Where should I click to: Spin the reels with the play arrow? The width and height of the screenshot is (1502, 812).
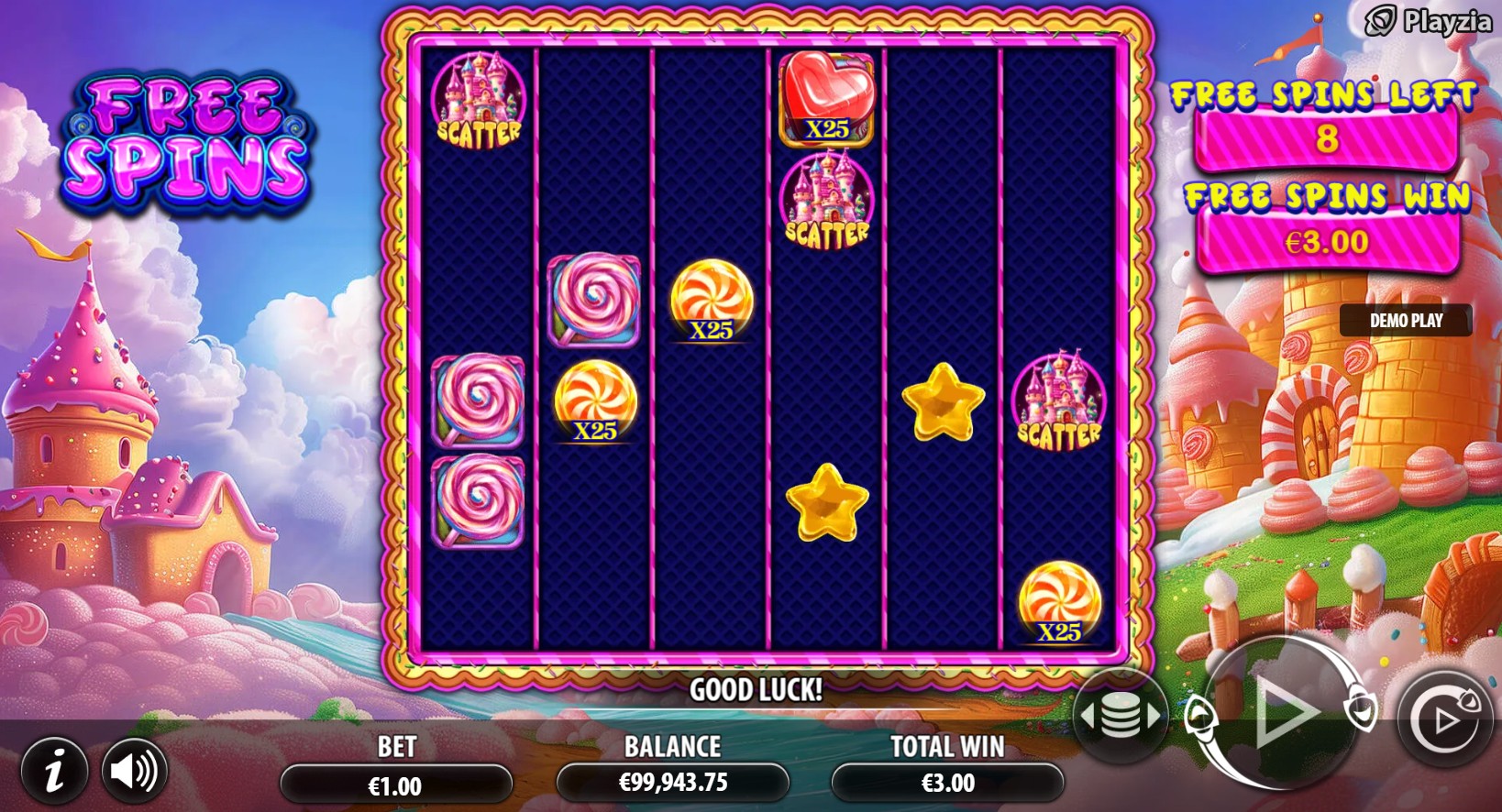click(1283, 712)
